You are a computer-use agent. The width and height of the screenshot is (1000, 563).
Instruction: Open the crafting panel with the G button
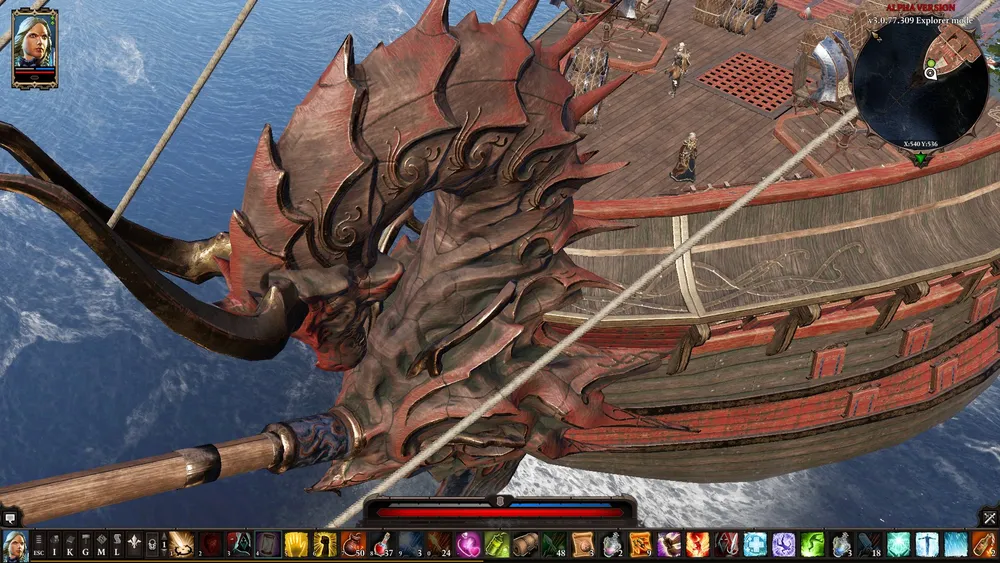pyautogui.click(x=87, y=547)
